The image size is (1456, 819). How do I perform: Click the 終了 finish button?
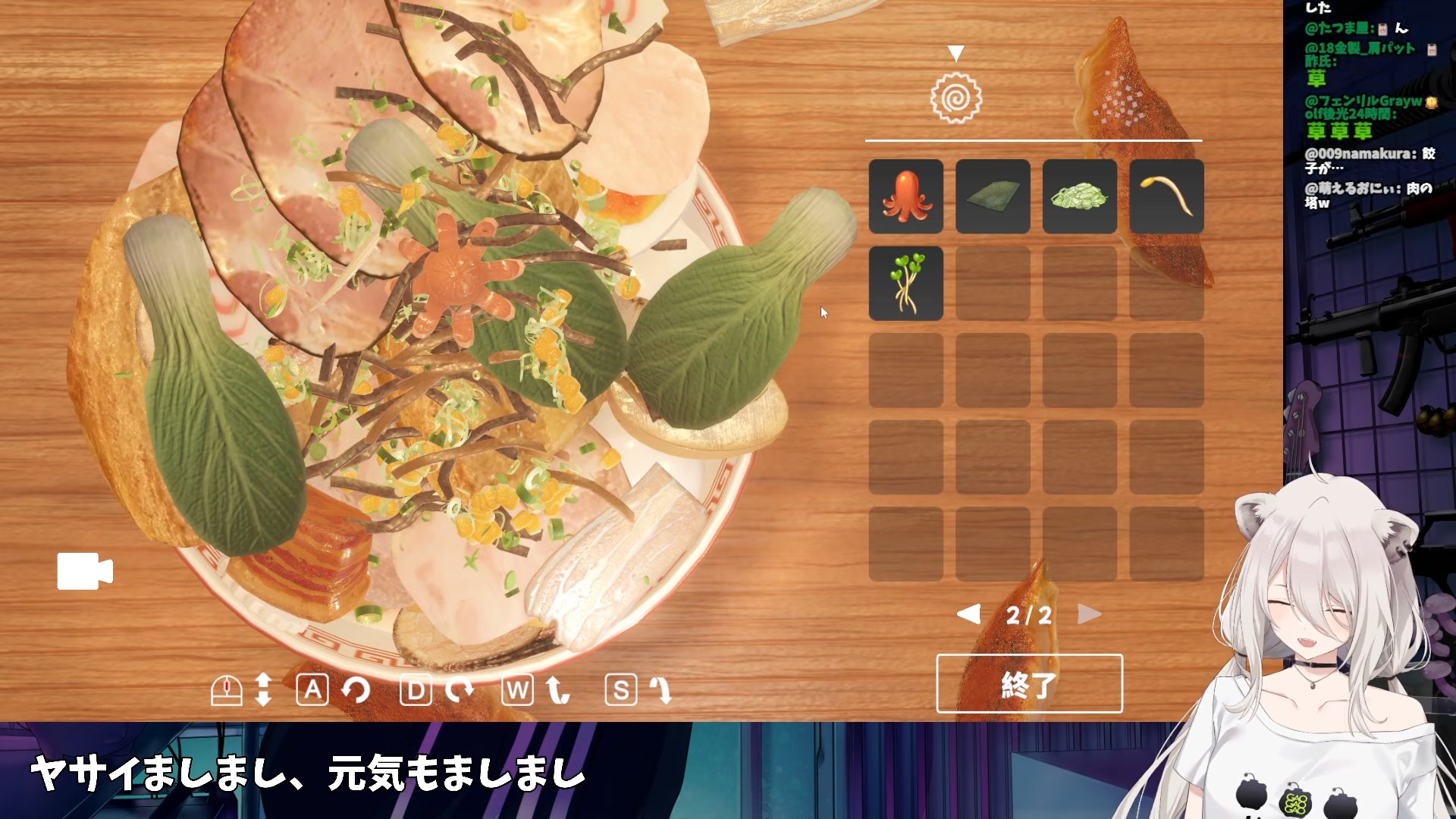(x=1029, y=683)
